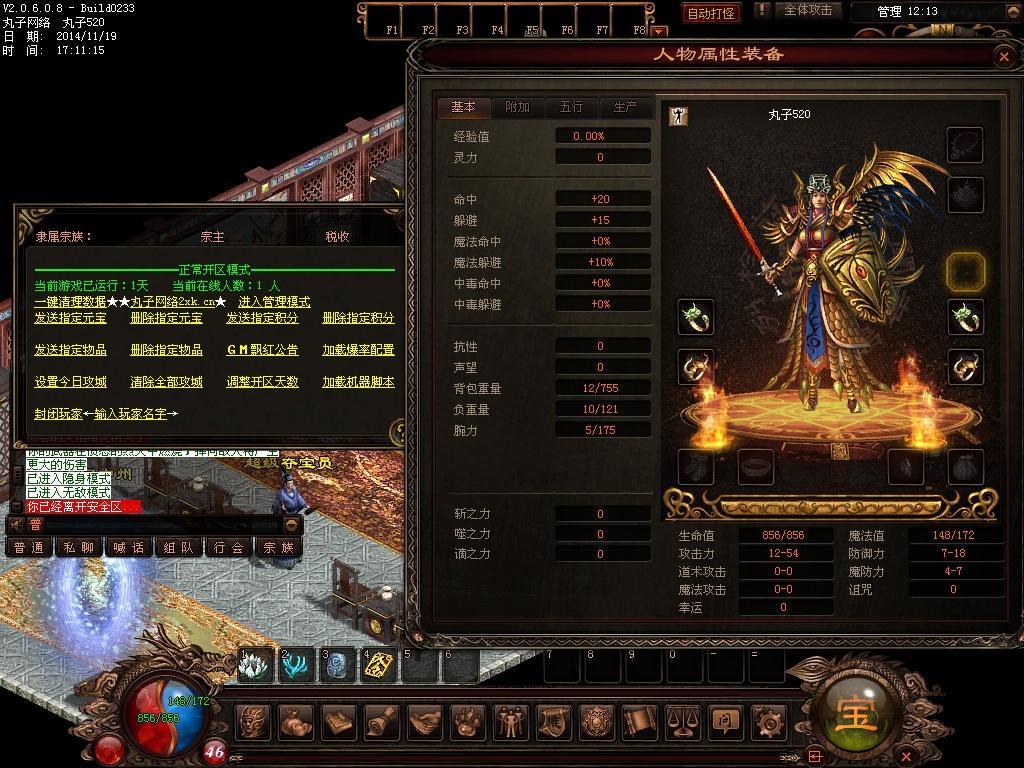1024x768 pixels.
Task: Open settings via the gear icon
Action: 768,722
